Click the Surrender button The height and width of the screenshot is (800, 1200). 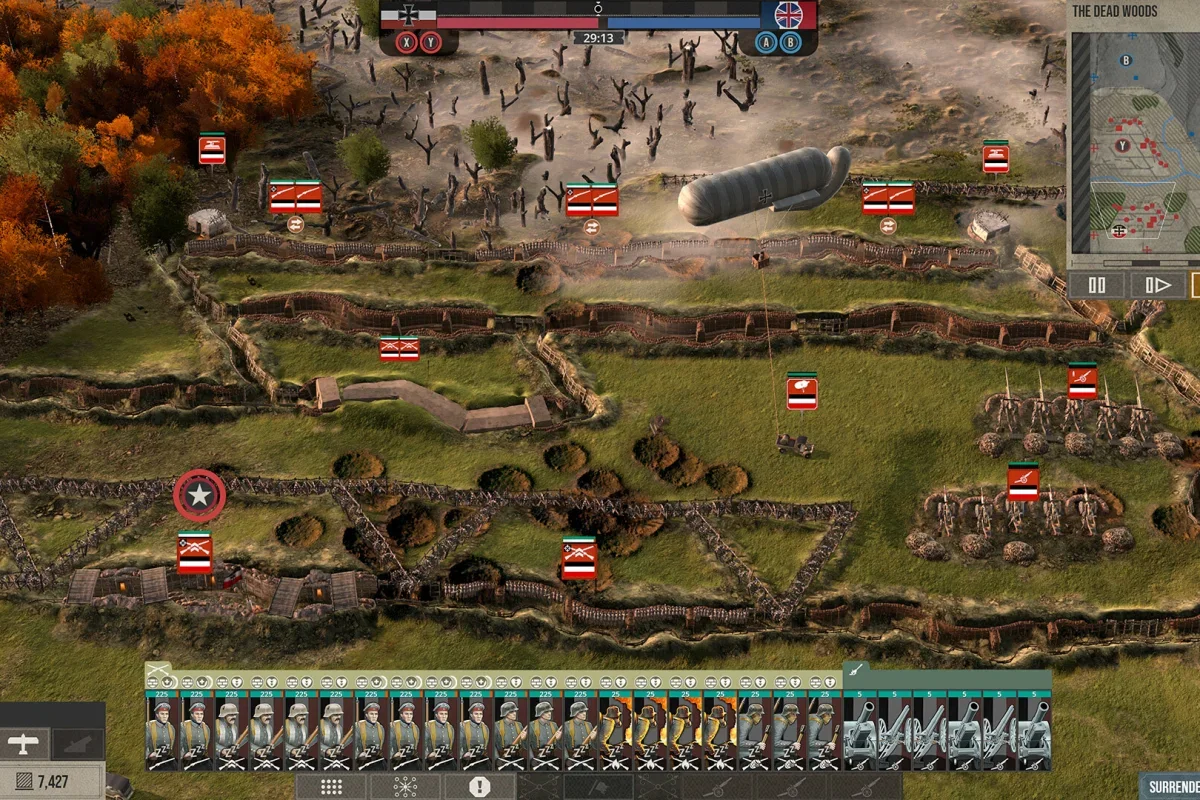click(1172, 786)
